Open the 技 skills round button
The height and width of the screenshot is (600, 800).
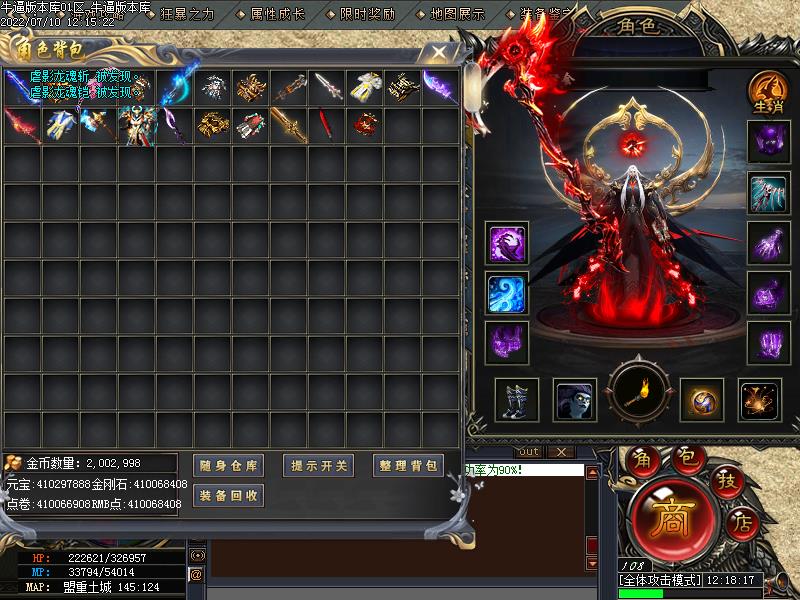click(728, 482)
